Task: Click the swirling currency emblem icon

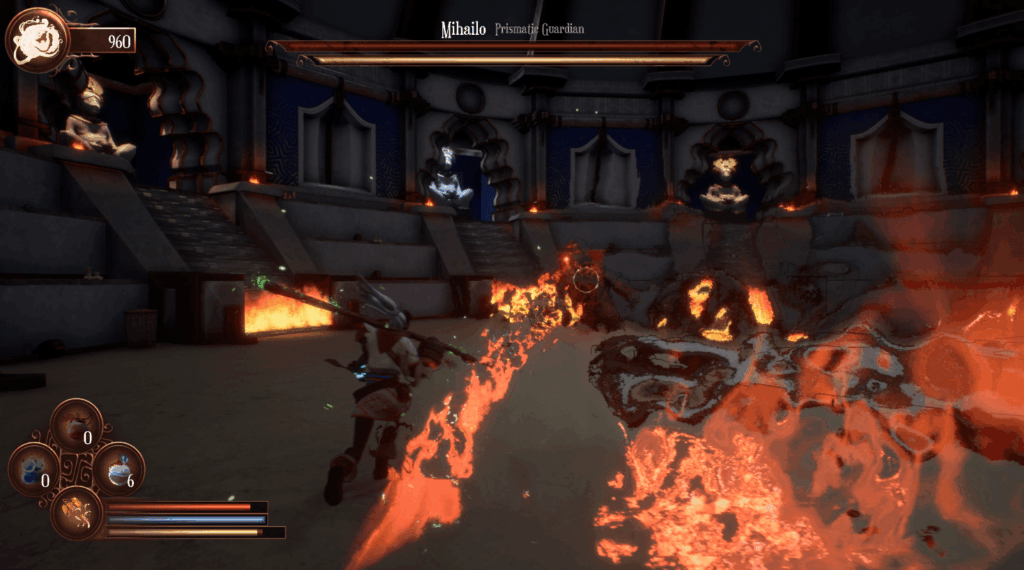Action: (x=36, y=39)
